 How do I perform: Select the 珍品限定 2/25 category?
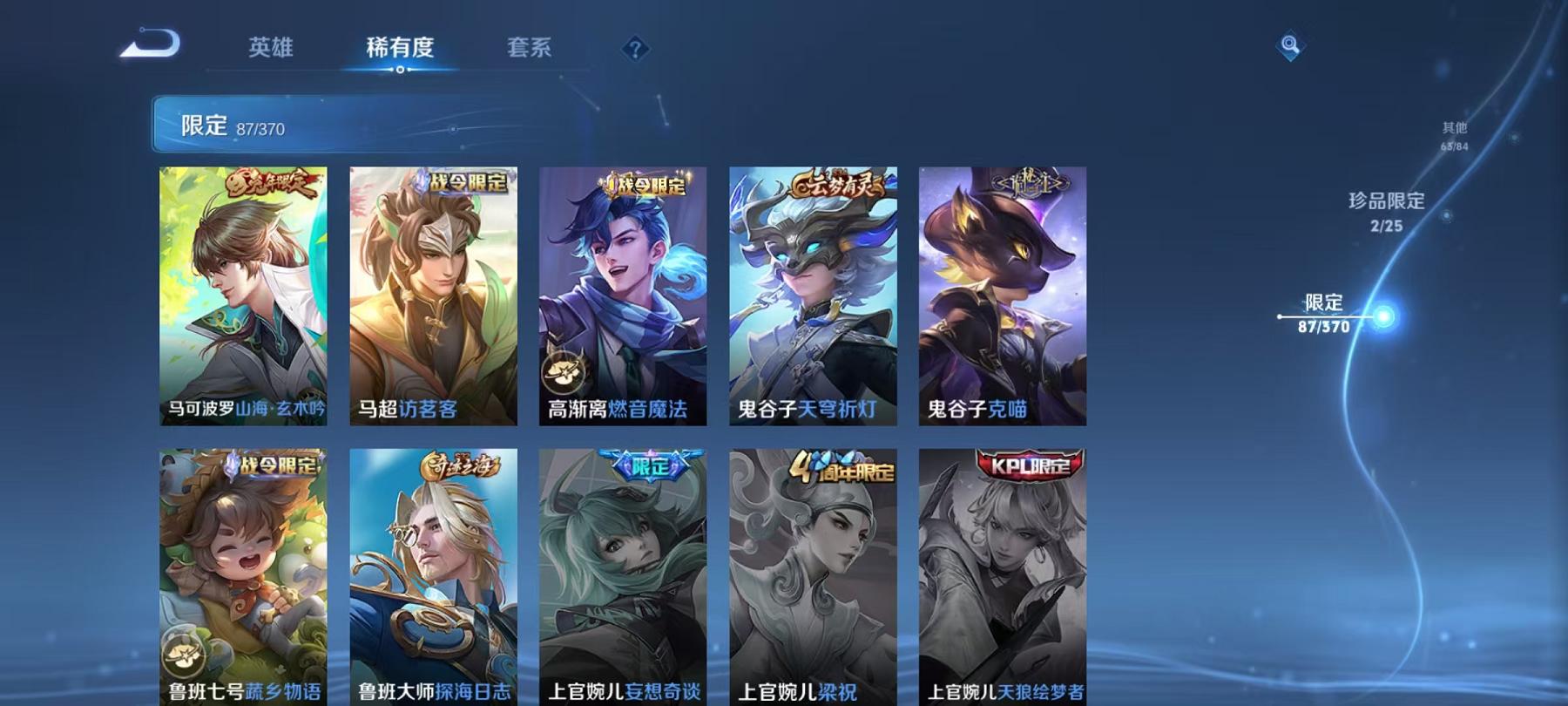click(1385, 212)
